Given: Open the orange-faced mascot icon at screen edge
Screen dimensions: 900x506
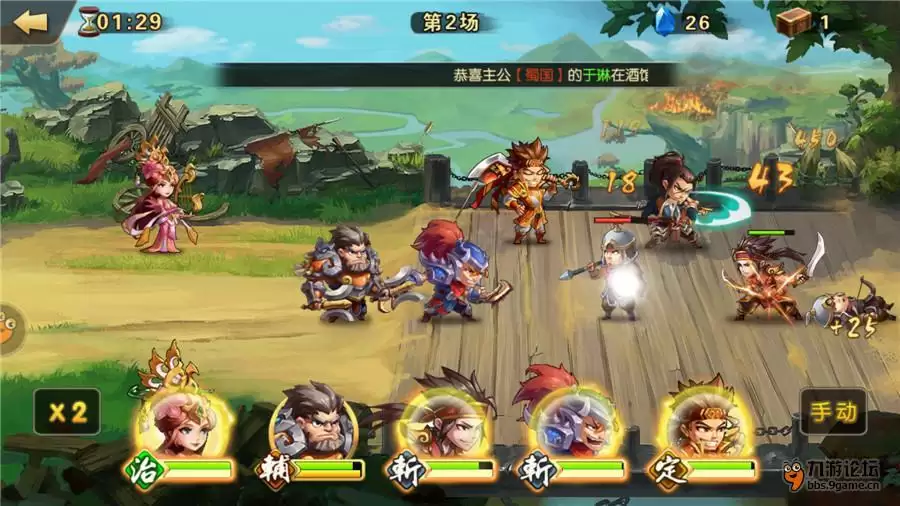Looking at the screenshot, I should [6, 329].
